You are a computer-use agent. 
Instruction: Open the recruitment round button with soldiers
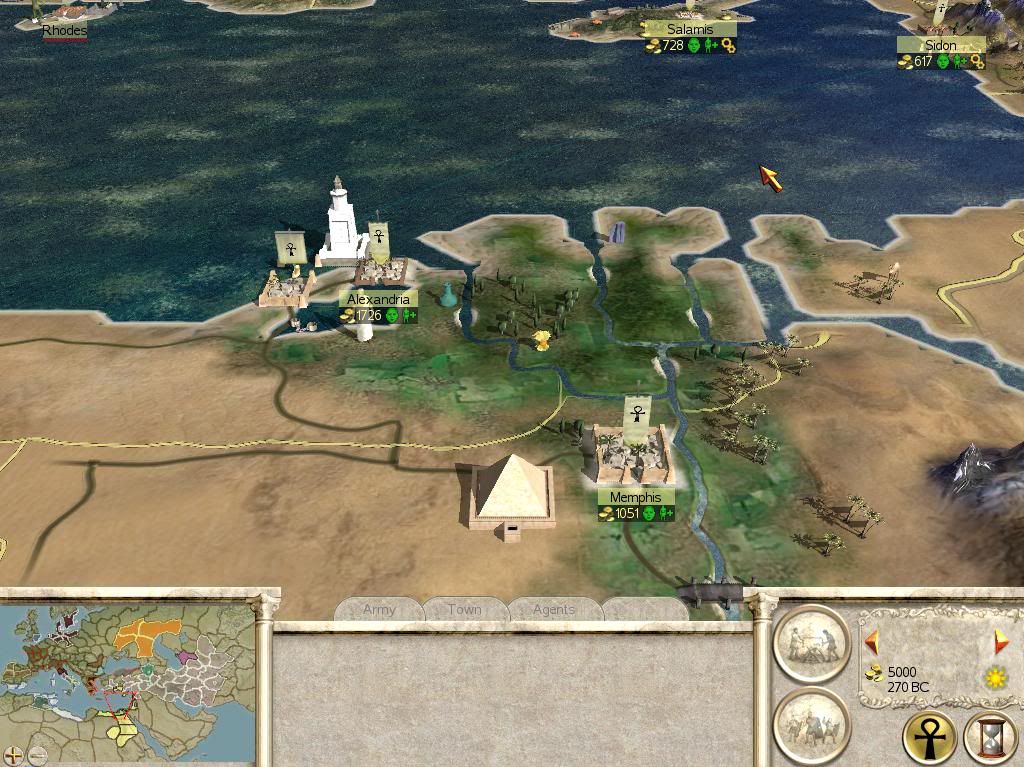pyautogui.click(x=811, y=724)
